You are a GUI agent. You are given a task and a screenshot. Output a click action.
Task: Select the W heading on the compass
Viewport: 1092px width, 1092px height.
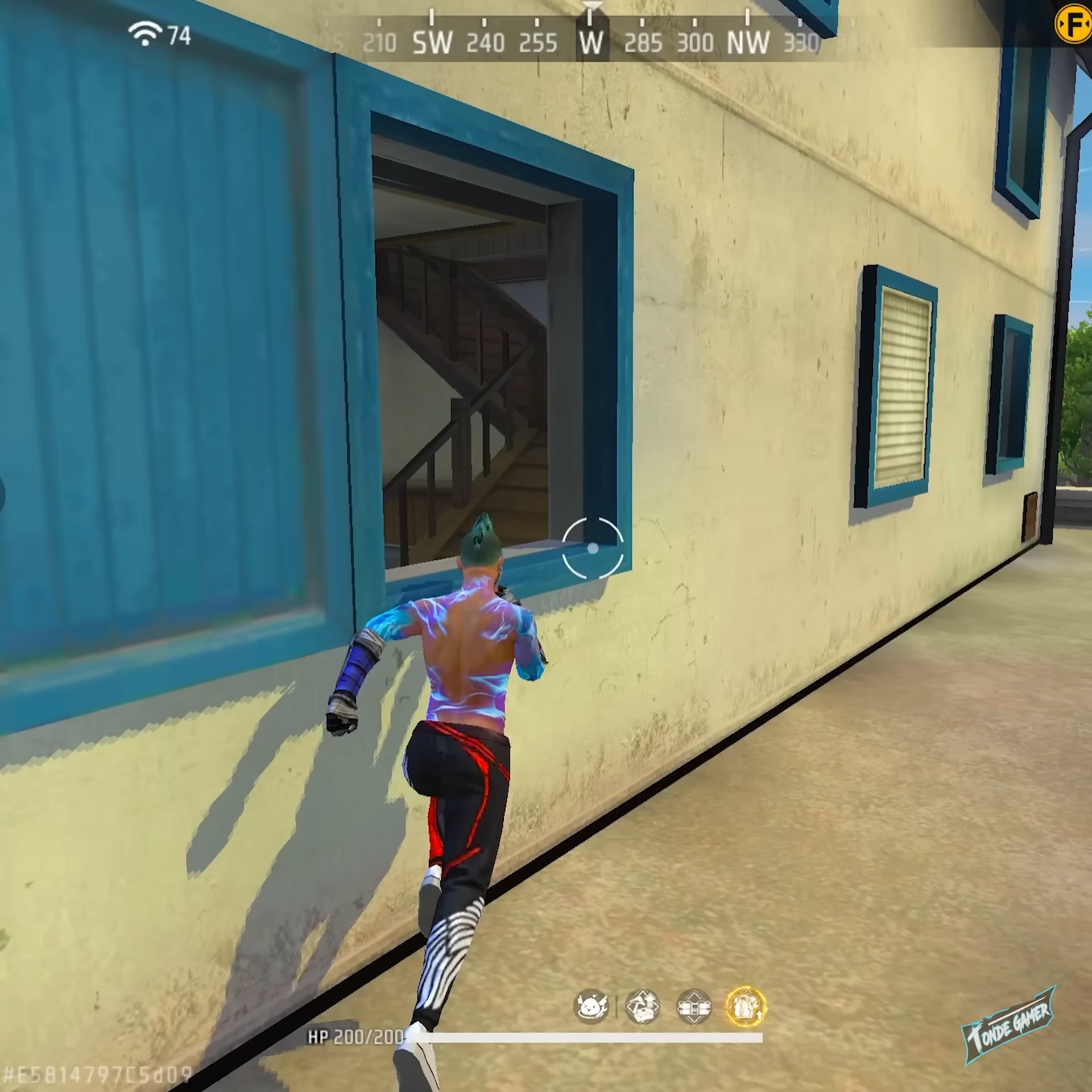pos(591,41)
